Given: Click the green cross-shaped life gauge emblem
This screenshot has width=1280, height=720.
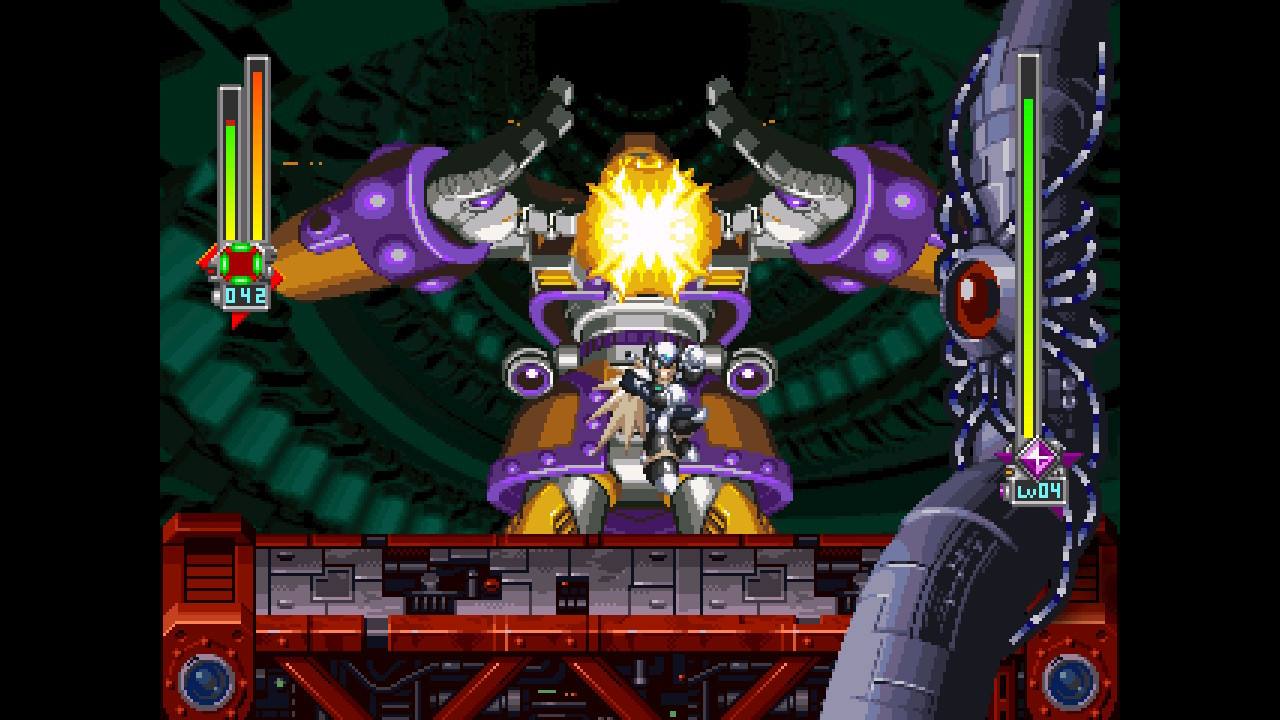Looking at the screenshot, I should [239, 263].
